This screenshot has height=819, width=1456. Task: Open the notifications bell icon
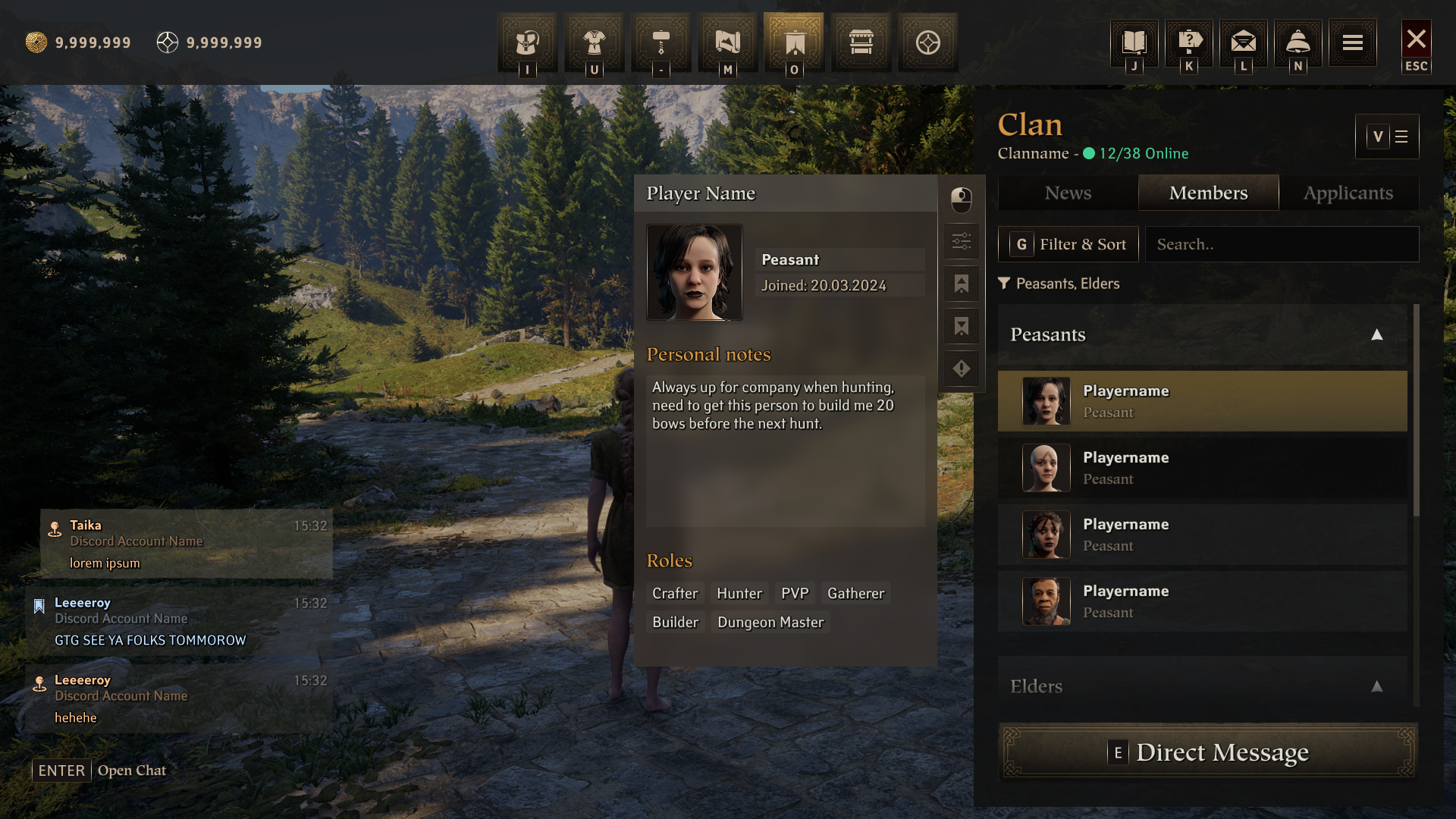pos(1298,42)
